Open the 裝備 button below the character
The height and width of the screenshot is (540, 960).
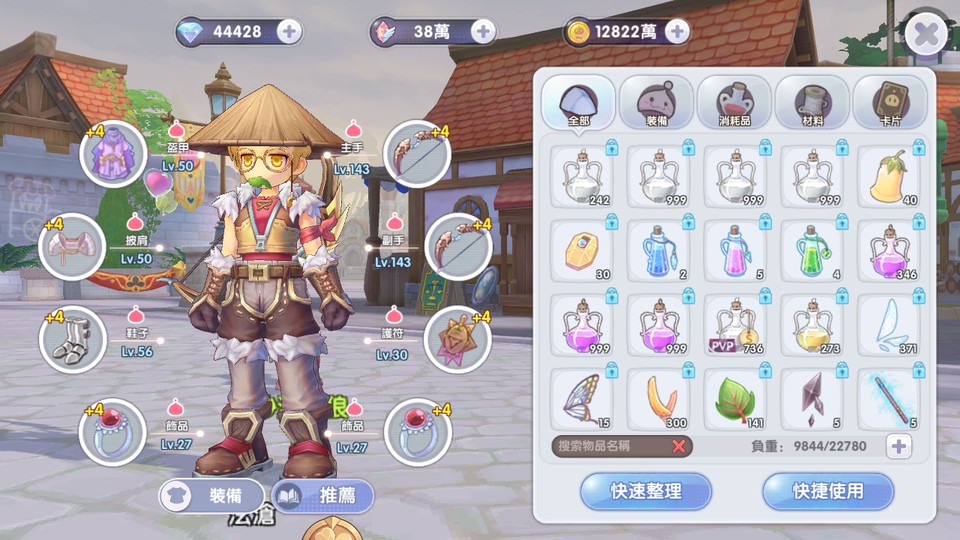point(211,495)
